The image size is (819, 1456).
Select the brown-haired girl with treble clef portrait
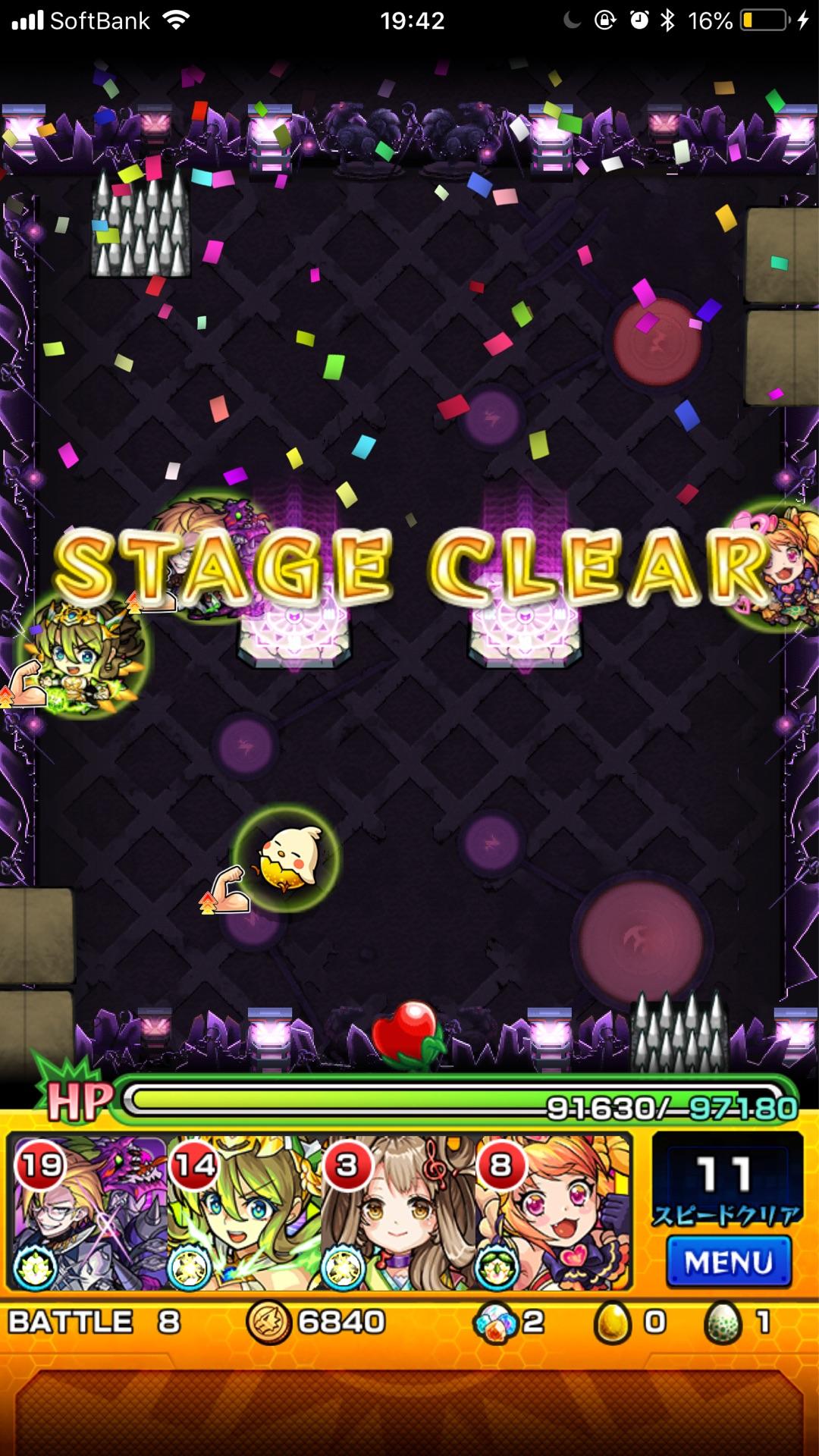click(397, 1213)
